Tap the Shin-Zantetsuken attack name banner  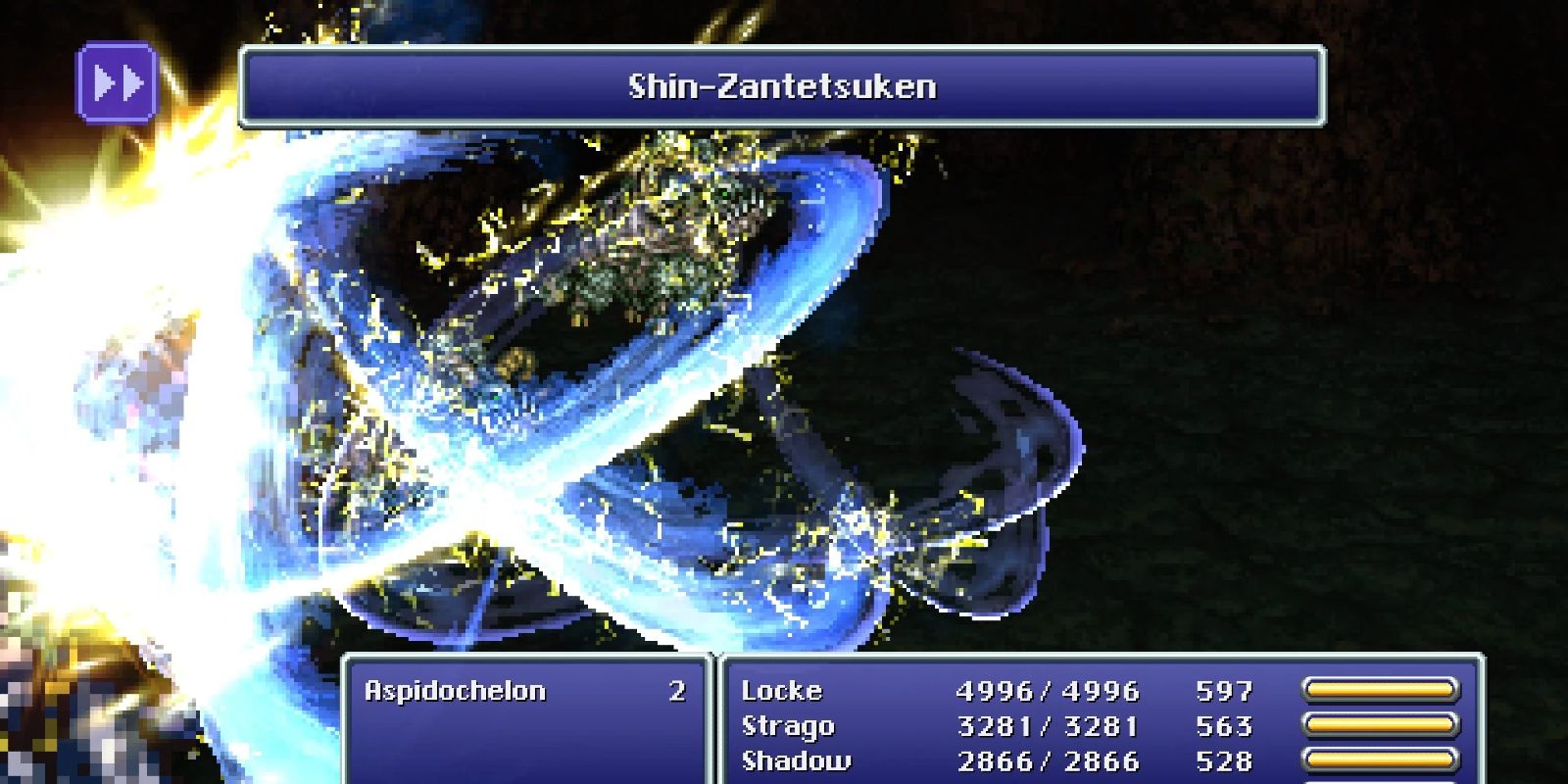pos(784,86)
